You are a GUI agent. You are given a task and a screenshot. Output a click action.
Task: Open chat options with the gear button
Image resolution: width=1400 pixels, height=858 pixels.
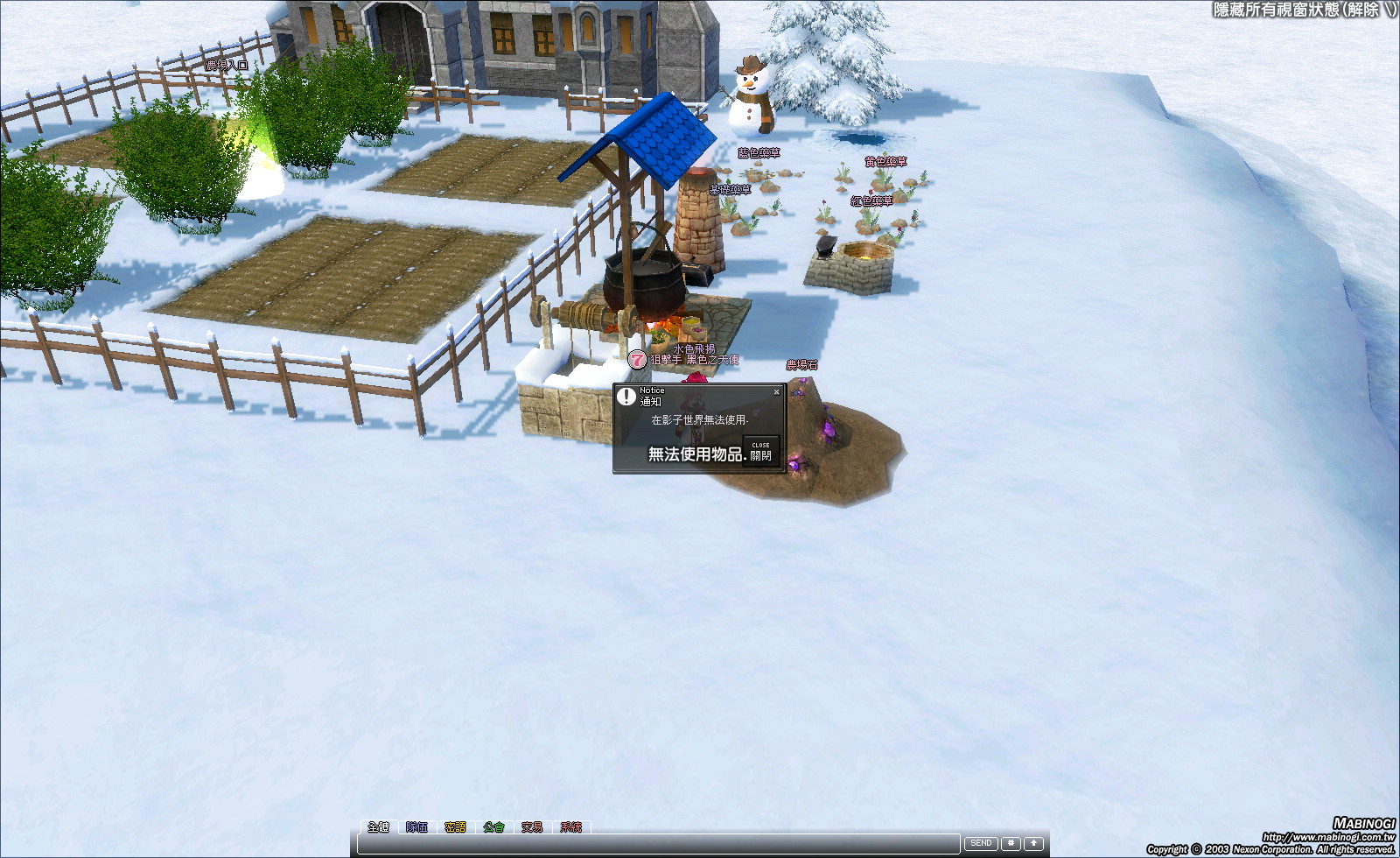point(1011,843)
